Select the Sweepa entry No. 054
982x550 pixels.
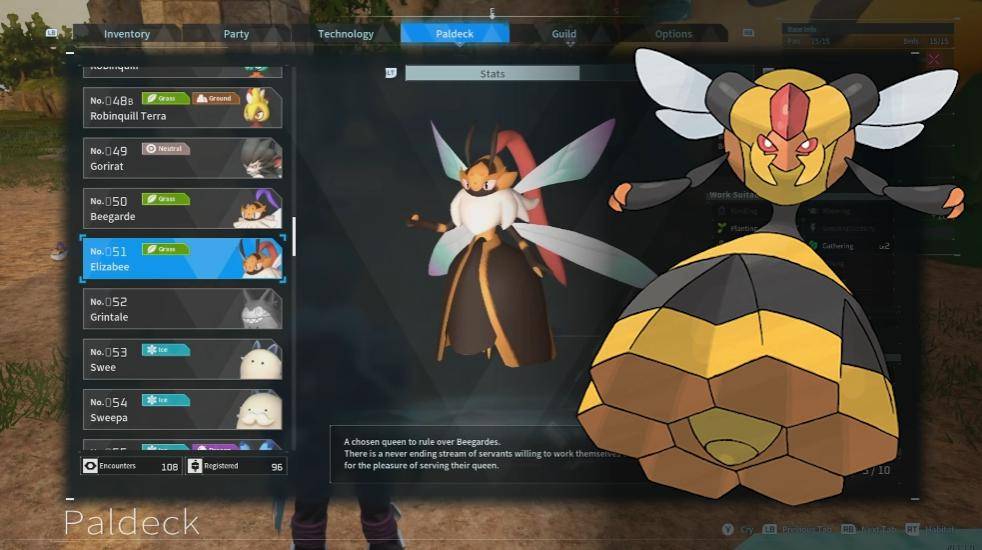click(182, 409)
